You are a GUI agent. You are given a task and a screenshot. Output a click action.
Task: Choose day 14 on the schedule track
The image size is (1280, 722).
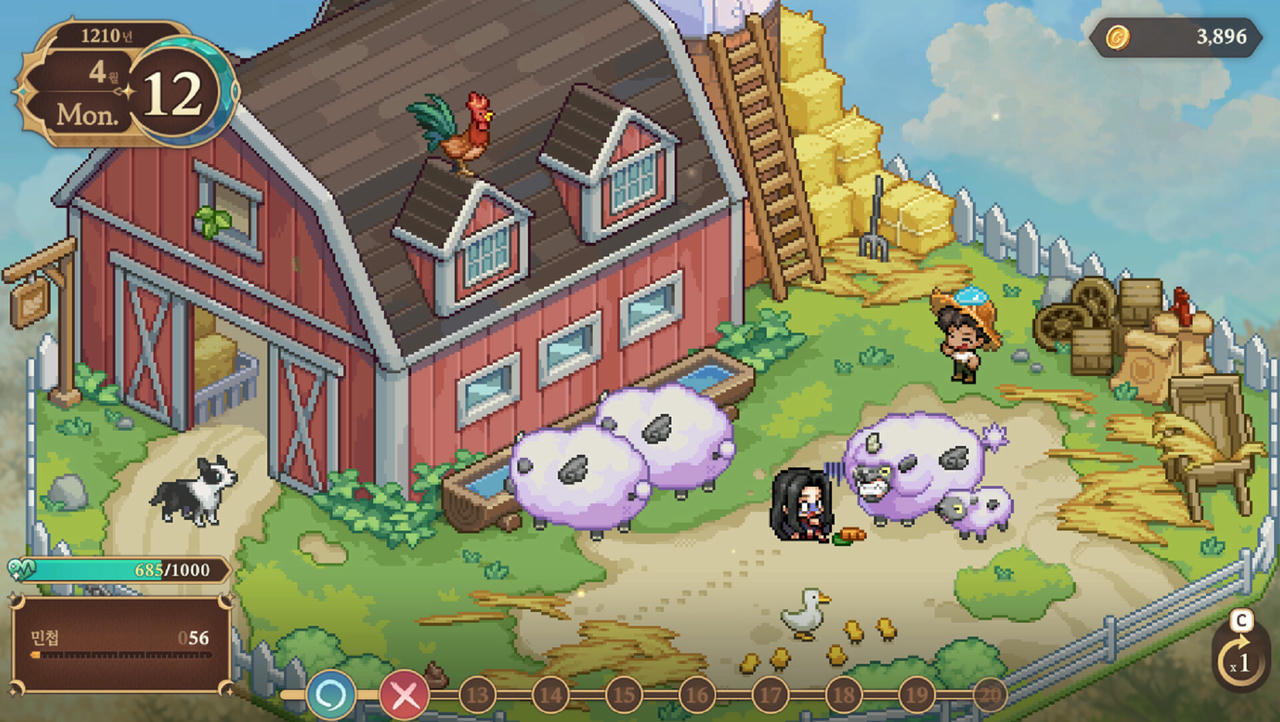pos(550,694)
